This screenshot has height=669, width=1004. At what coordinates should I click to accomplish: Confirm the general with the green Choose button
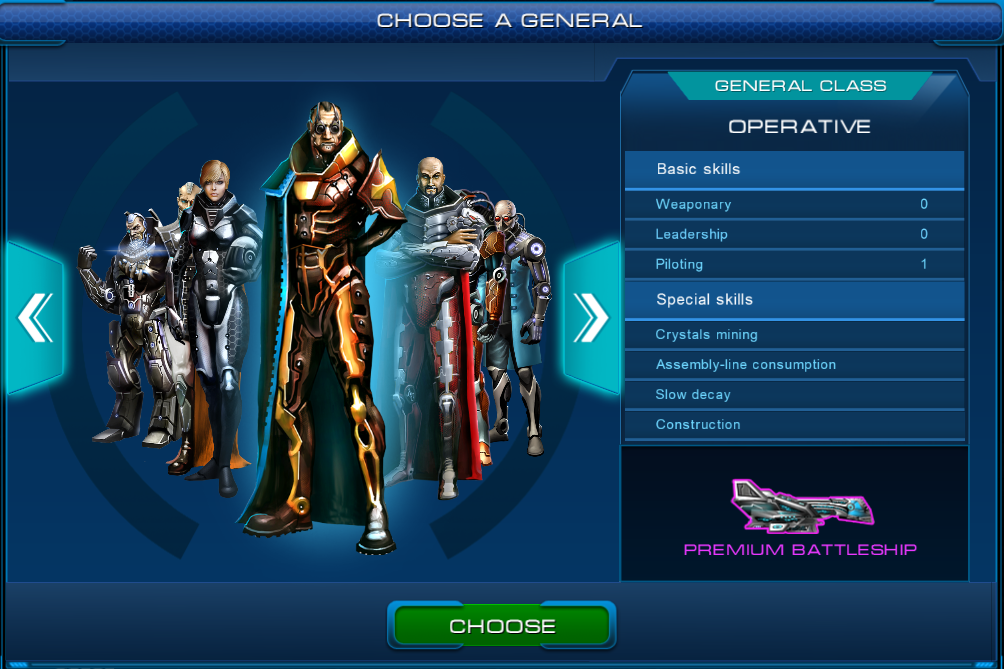click(501, 626)
